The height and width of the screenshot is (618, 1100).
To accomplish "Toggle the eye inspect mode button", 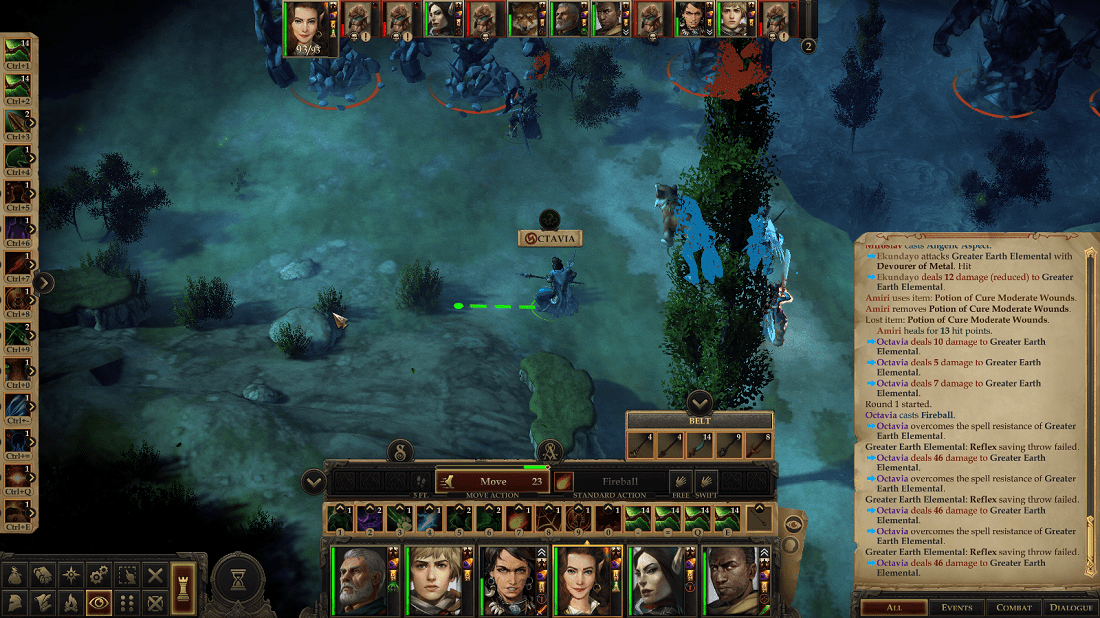I will point(99,603).
